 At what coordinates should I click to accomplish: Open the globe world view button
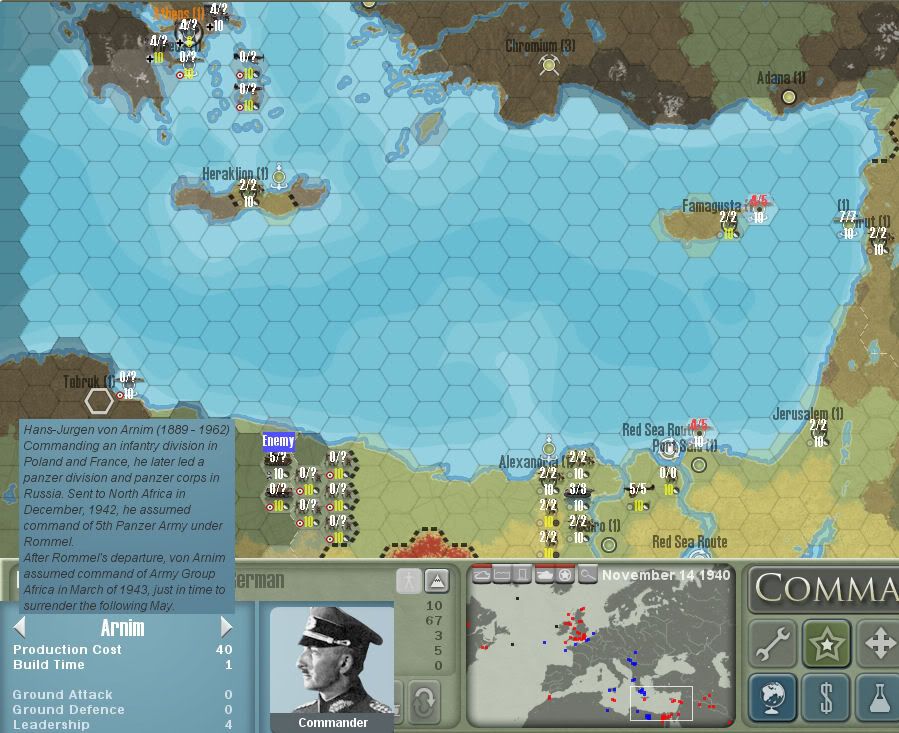(773, 696)
